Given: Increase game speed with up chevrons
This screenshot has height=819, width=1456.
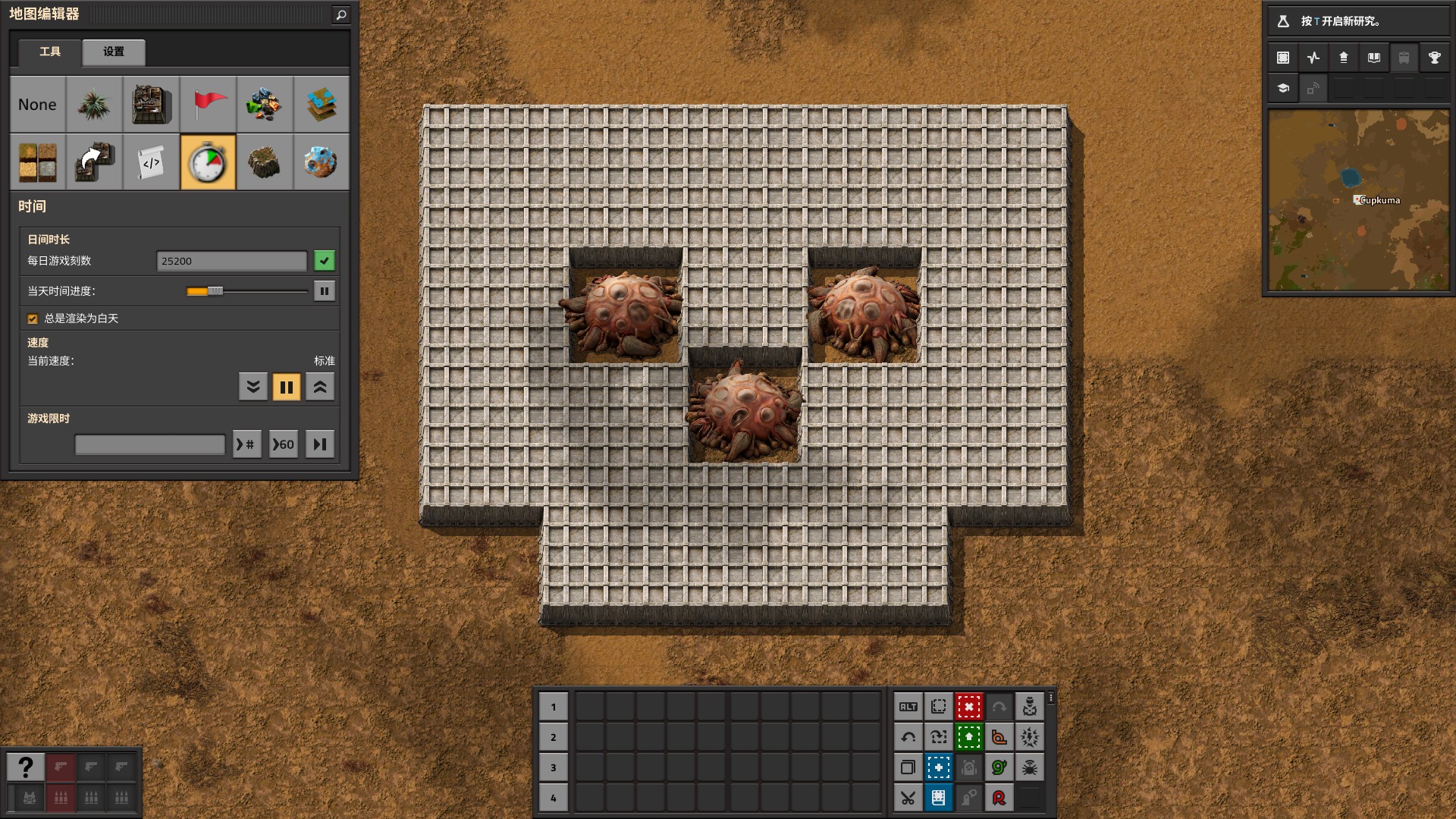Looking at the screenshot, I should pos(320,388).
